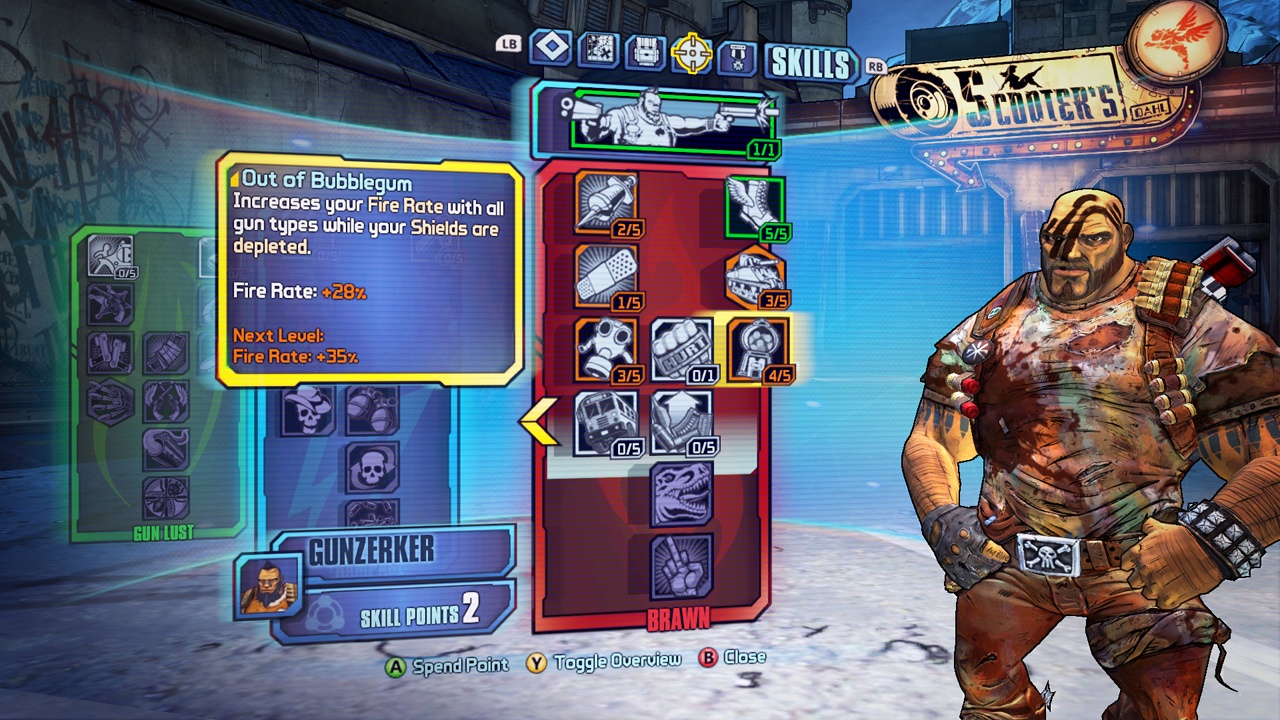Select the Gunzerking action skill at 1/1

coord(672,123)
